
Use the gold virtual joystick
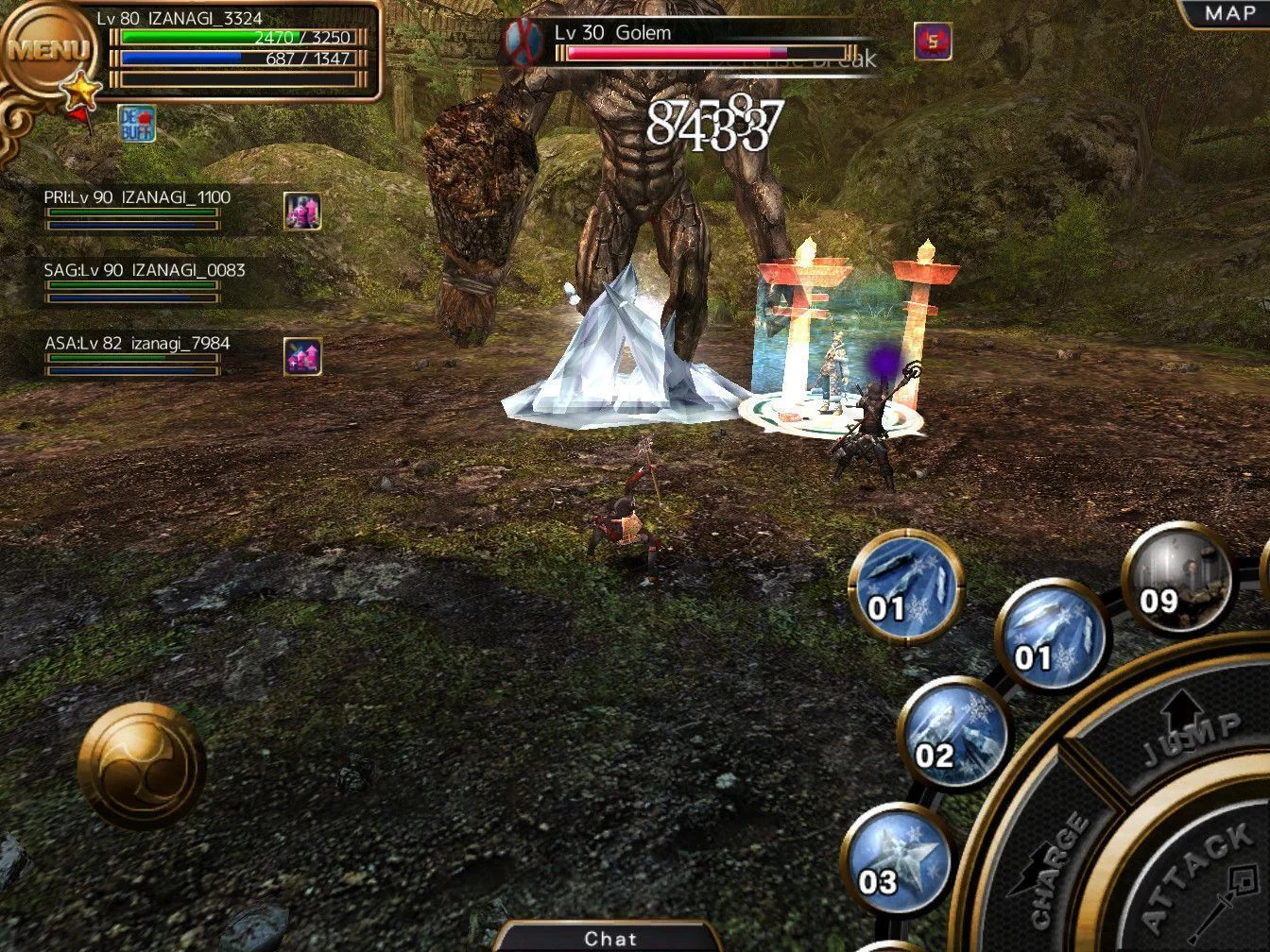[x=141, y=765]
